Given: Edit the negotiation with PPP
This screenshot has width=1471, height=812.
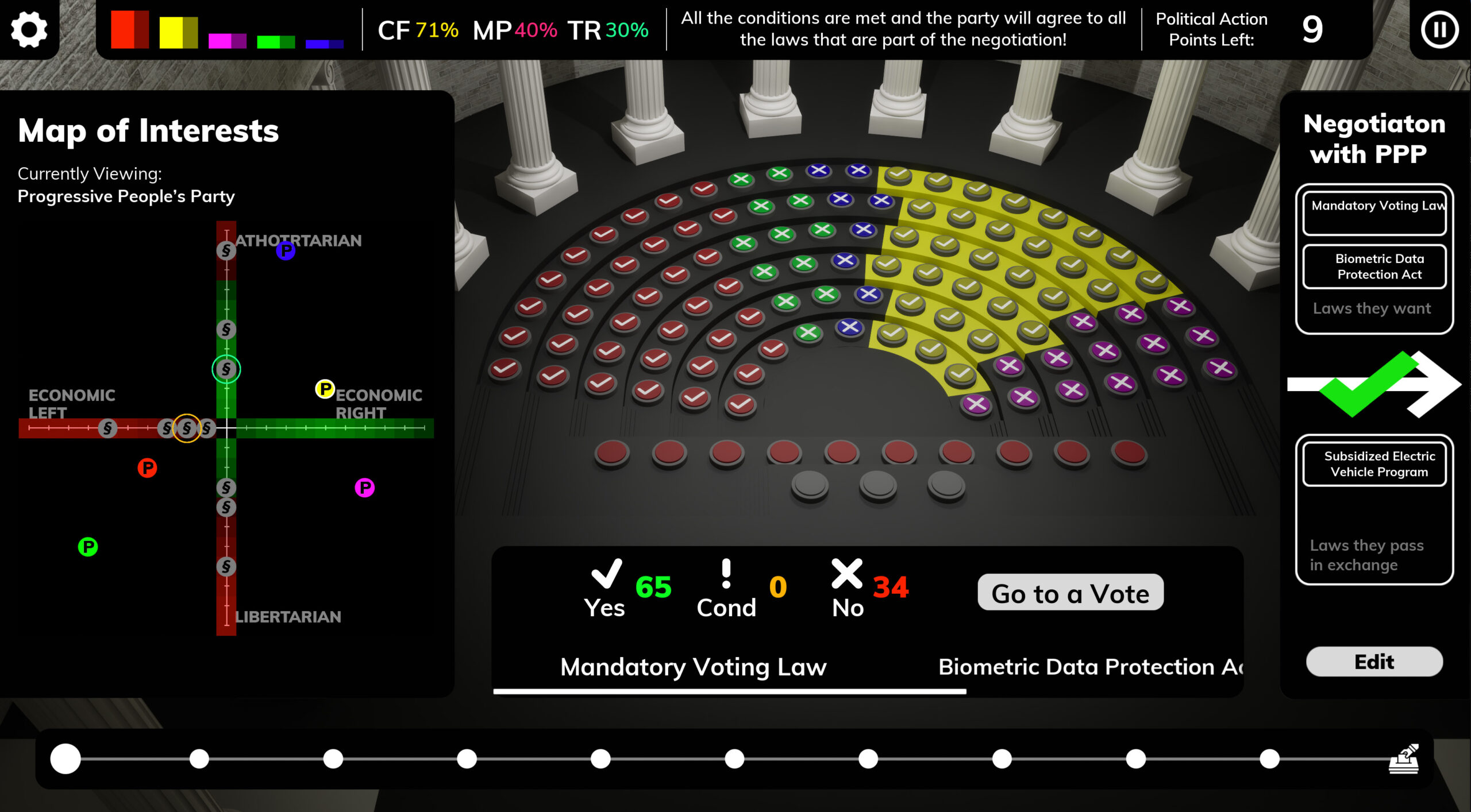Looking at the screenshot, I should point(1374,662).
